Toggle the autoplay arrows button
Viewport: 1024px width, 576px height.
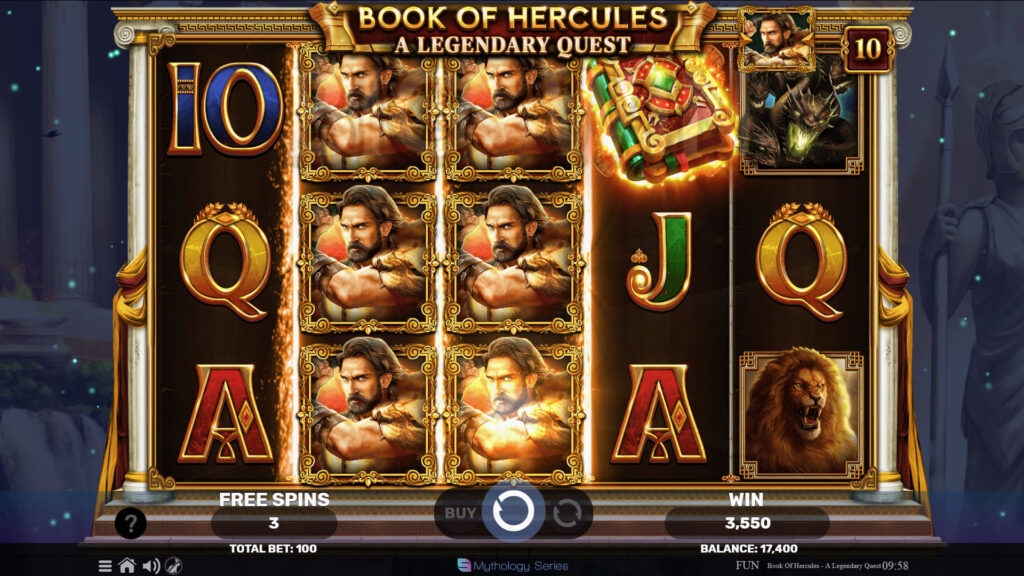[x=566, y=513]
